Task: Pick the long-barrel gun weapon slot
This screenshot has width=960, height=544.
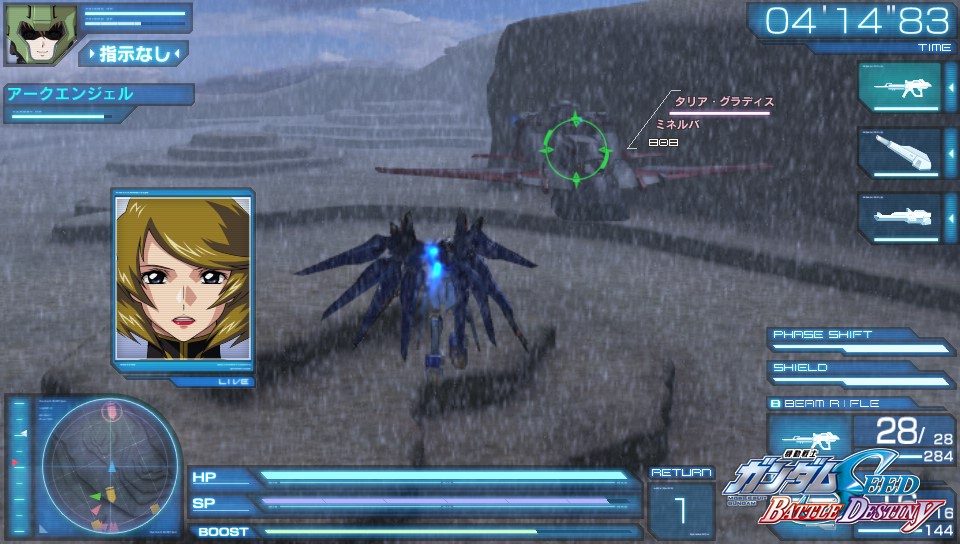Action: (x=899, y=218)
